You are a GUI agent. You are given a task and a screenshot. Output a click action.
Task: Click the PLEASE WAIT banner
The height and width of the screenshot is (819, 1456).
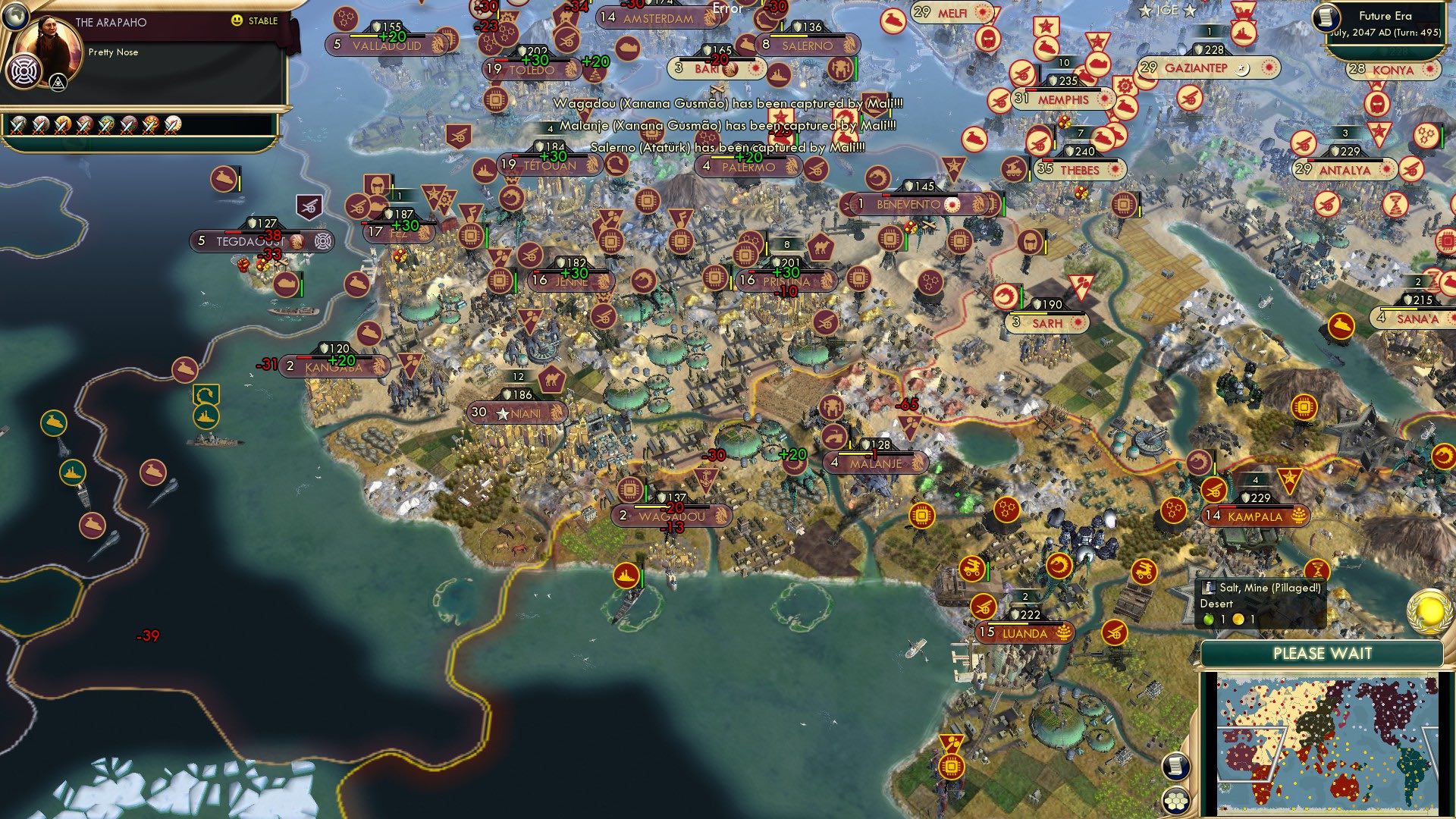(1324, 651)
